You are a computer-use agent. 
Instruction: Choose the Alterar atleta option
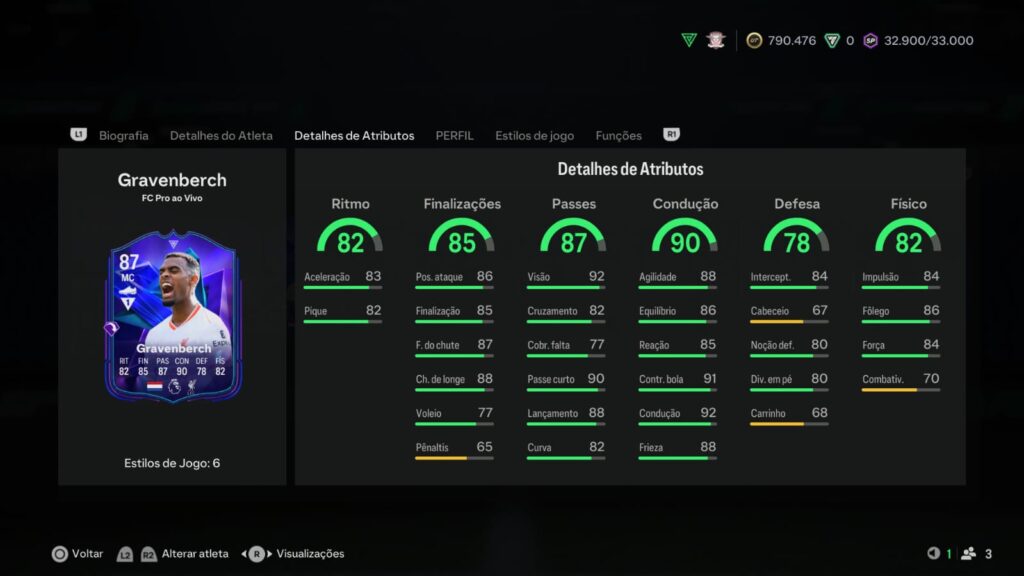195,553
